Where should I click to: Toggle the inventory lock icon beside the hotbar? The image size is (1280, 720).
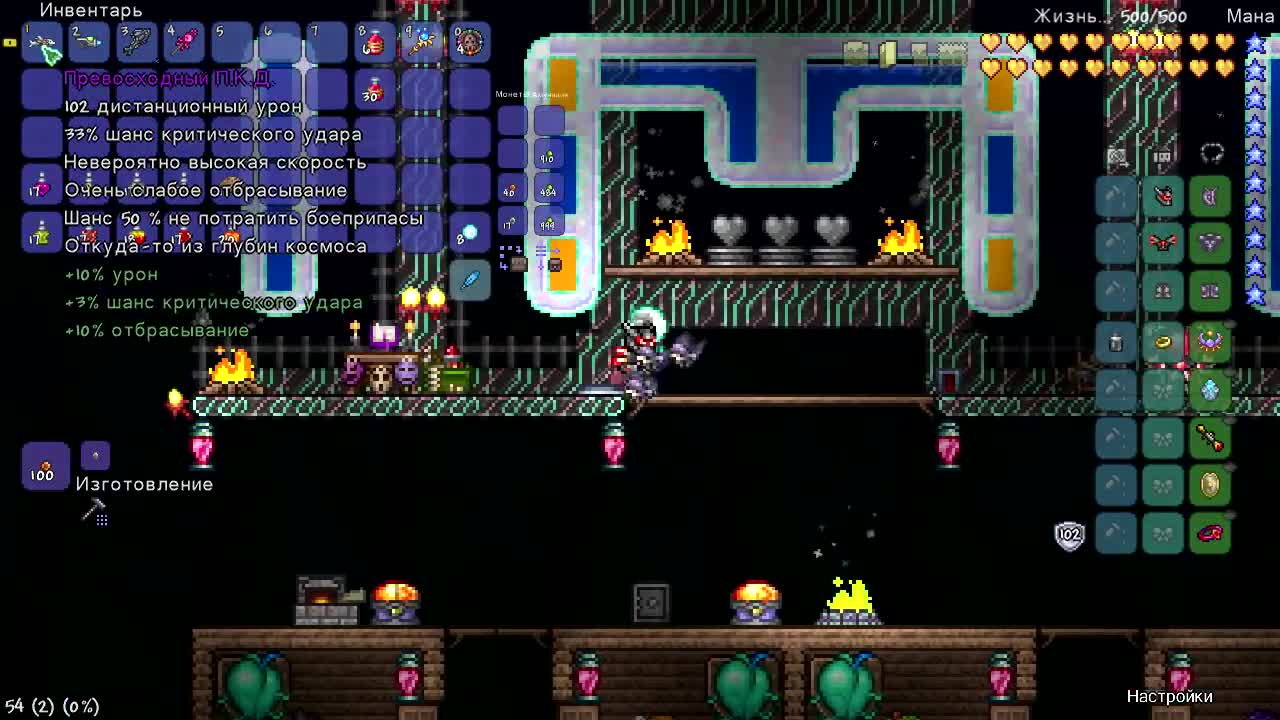pyautogui.click(x=10, y=43)
